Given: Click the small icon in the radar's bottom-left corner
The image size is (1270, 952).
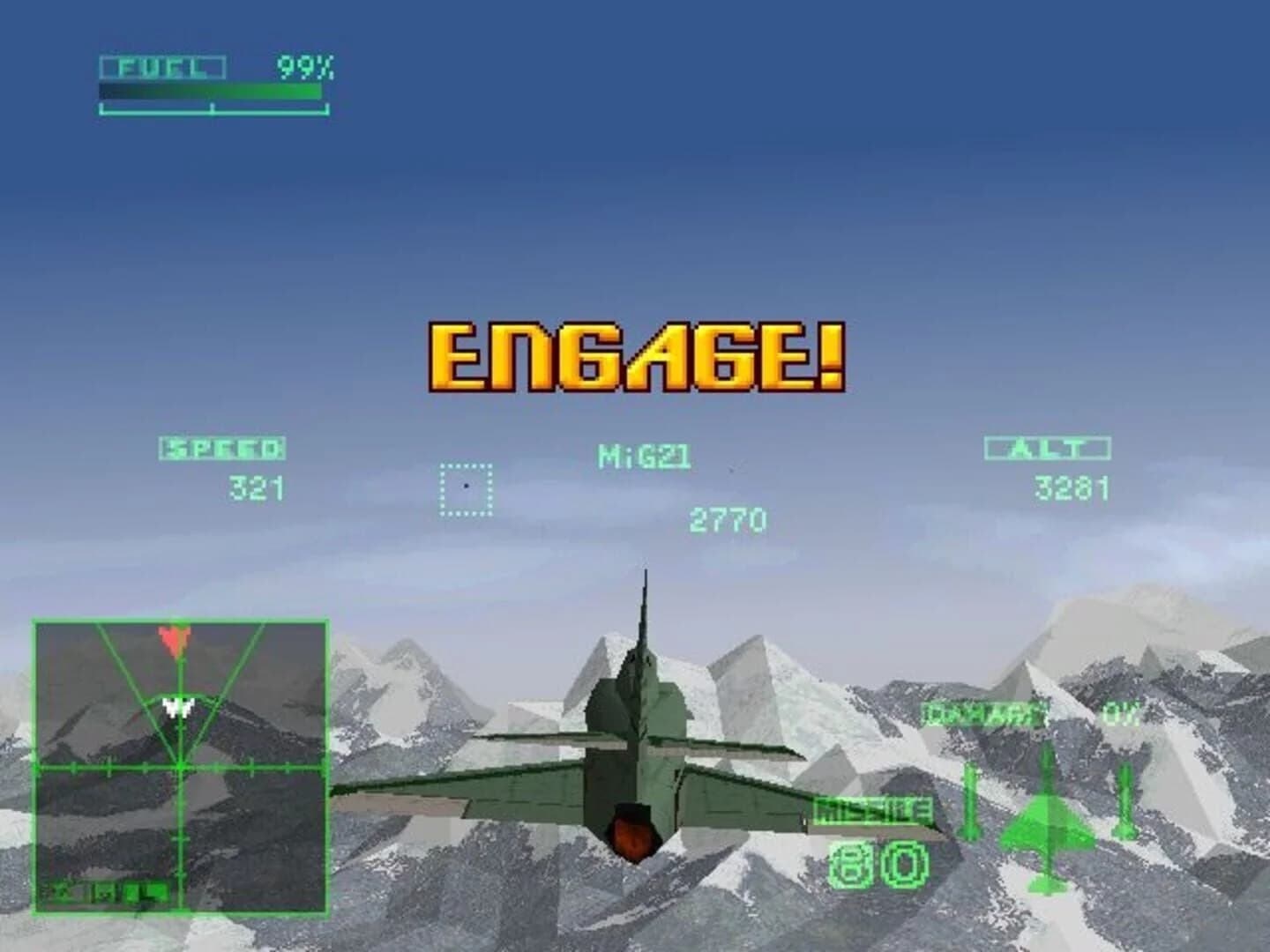Looking at the screenshot, I should pyautogui.click(x=62, y=892).
